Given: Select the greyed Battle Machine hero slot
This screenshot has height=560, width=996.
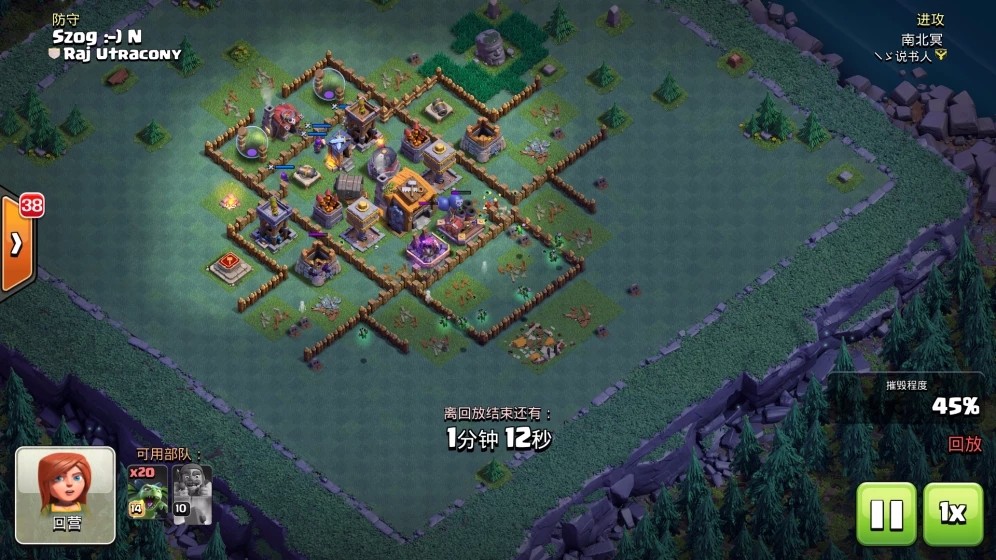Looking at the screenshot, I should (x=191, y=492).
